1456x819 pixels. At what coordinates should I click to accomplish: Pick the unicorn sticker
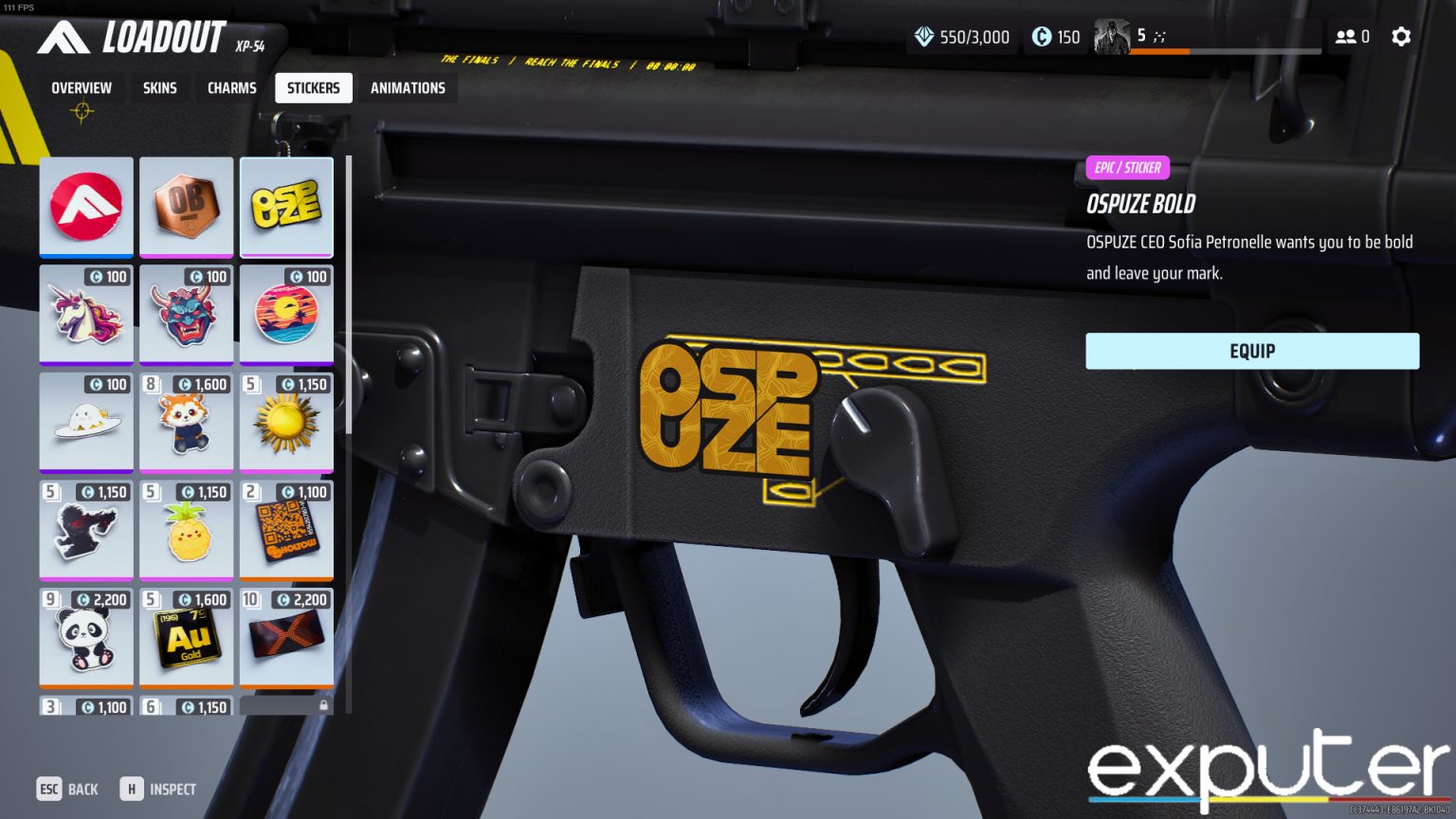click(86, 316)
